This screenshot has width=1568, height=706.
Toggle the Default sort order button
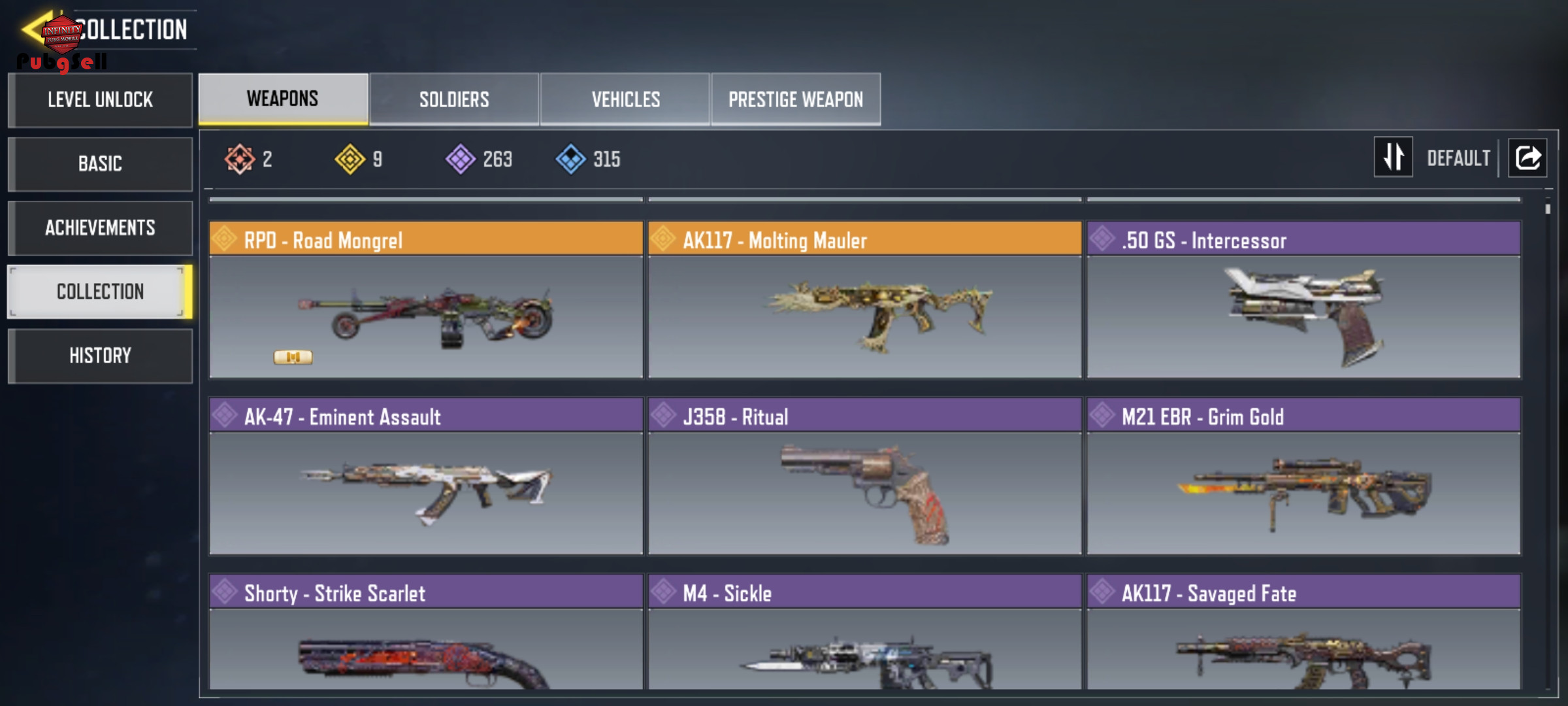point(1394,158)
